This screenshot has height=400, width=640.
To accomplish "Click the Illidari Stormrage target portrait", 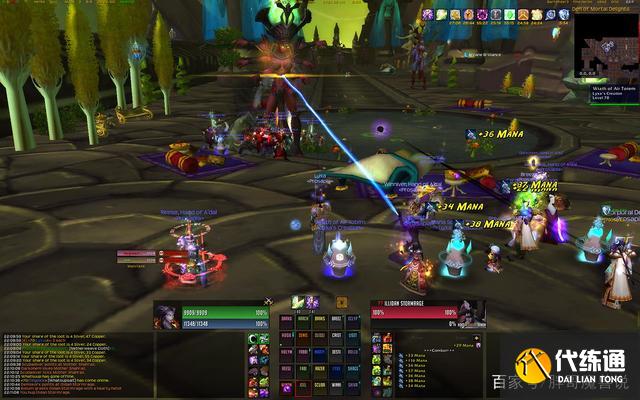I will tap(471, 312).
